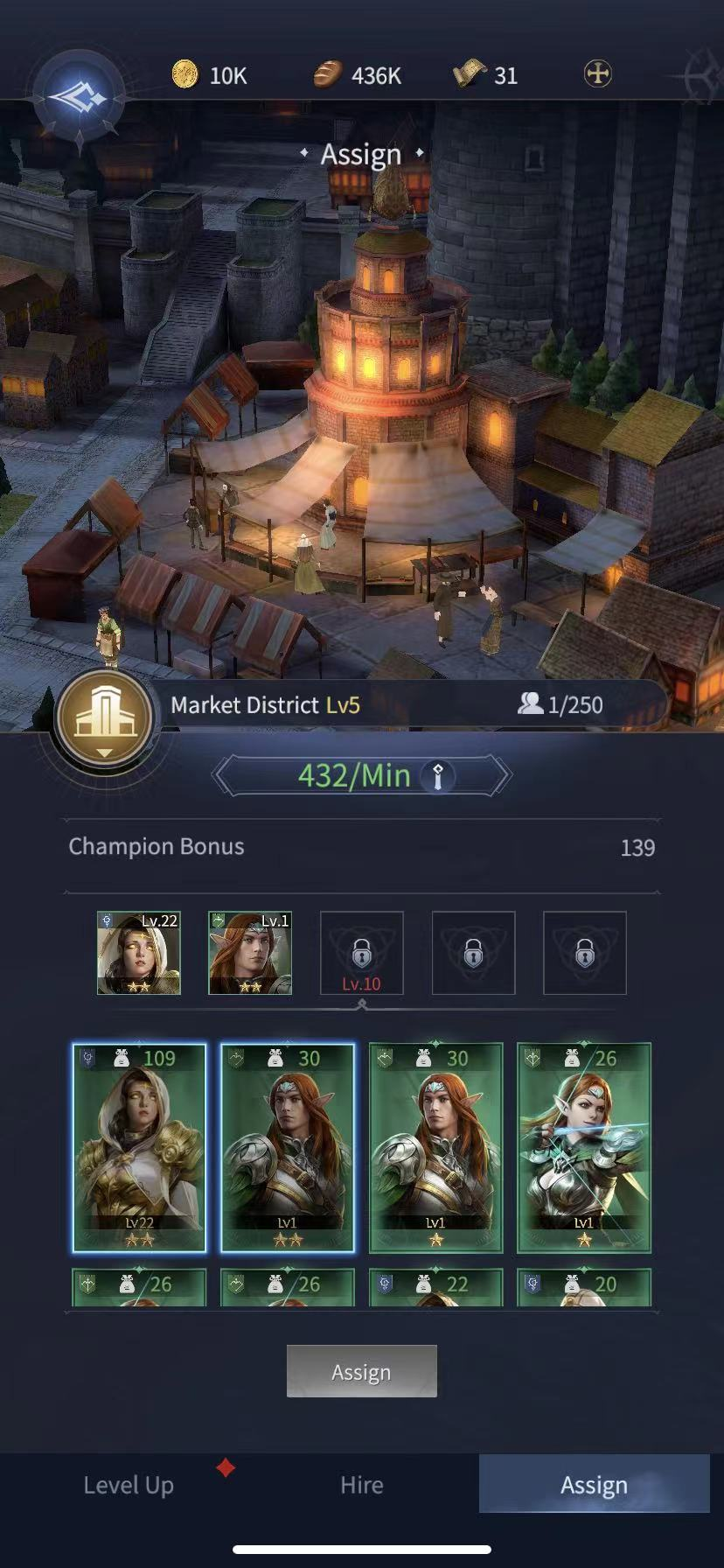Switch to the Level Up tab

129,1485
